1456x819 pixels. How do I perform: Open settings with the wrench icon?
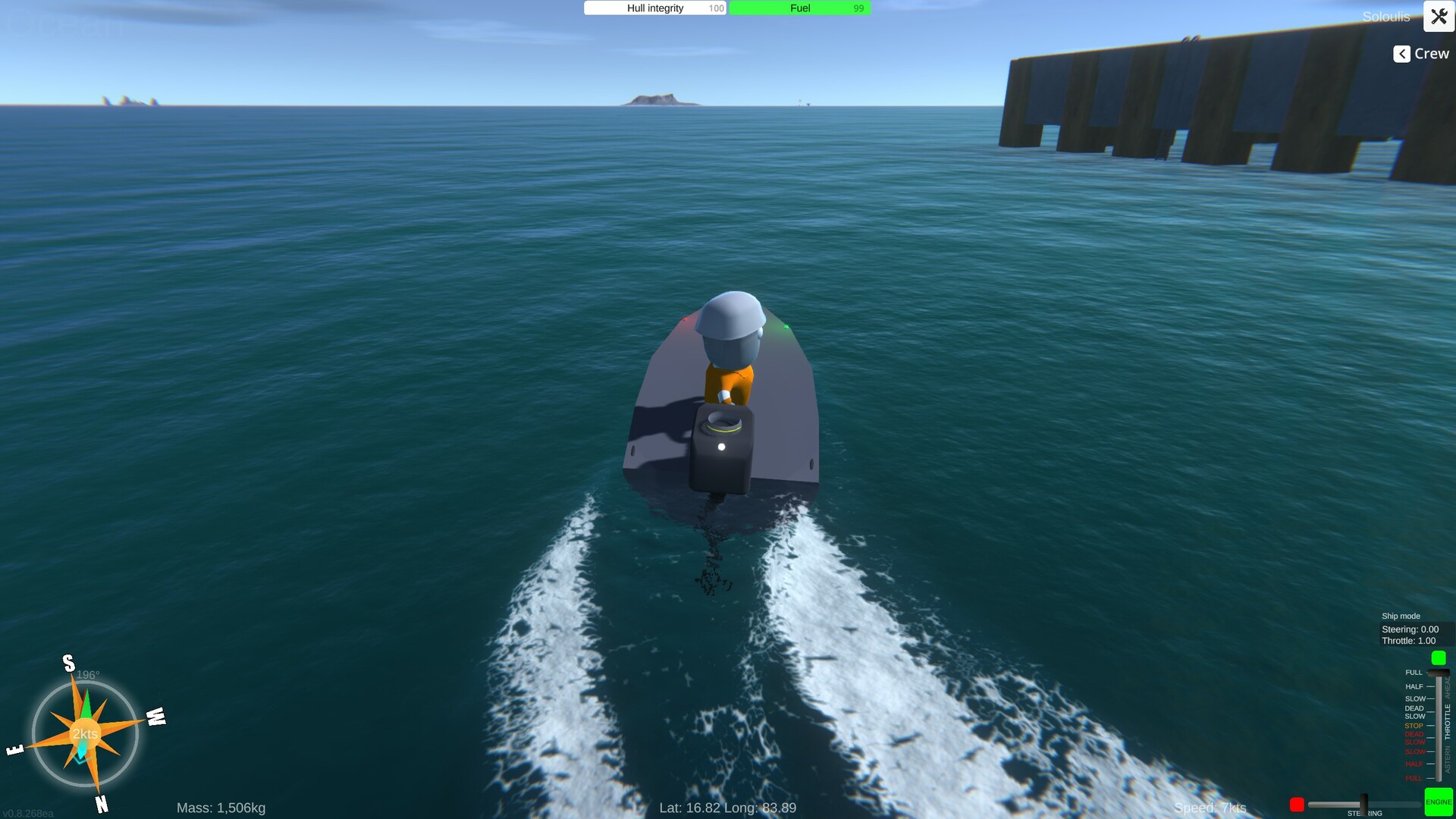(x=1439, y=17)
